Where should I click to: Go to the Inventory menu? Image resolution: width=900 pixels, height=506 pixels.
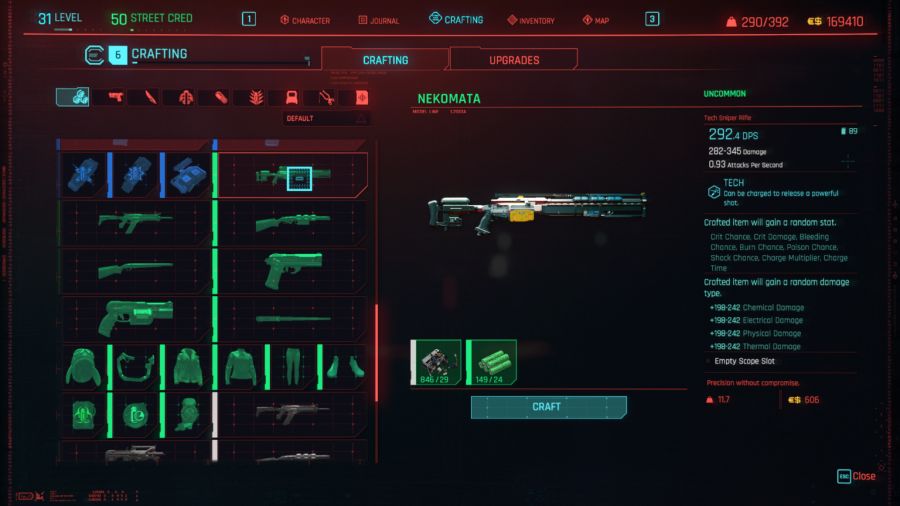[x=530, y=20]
